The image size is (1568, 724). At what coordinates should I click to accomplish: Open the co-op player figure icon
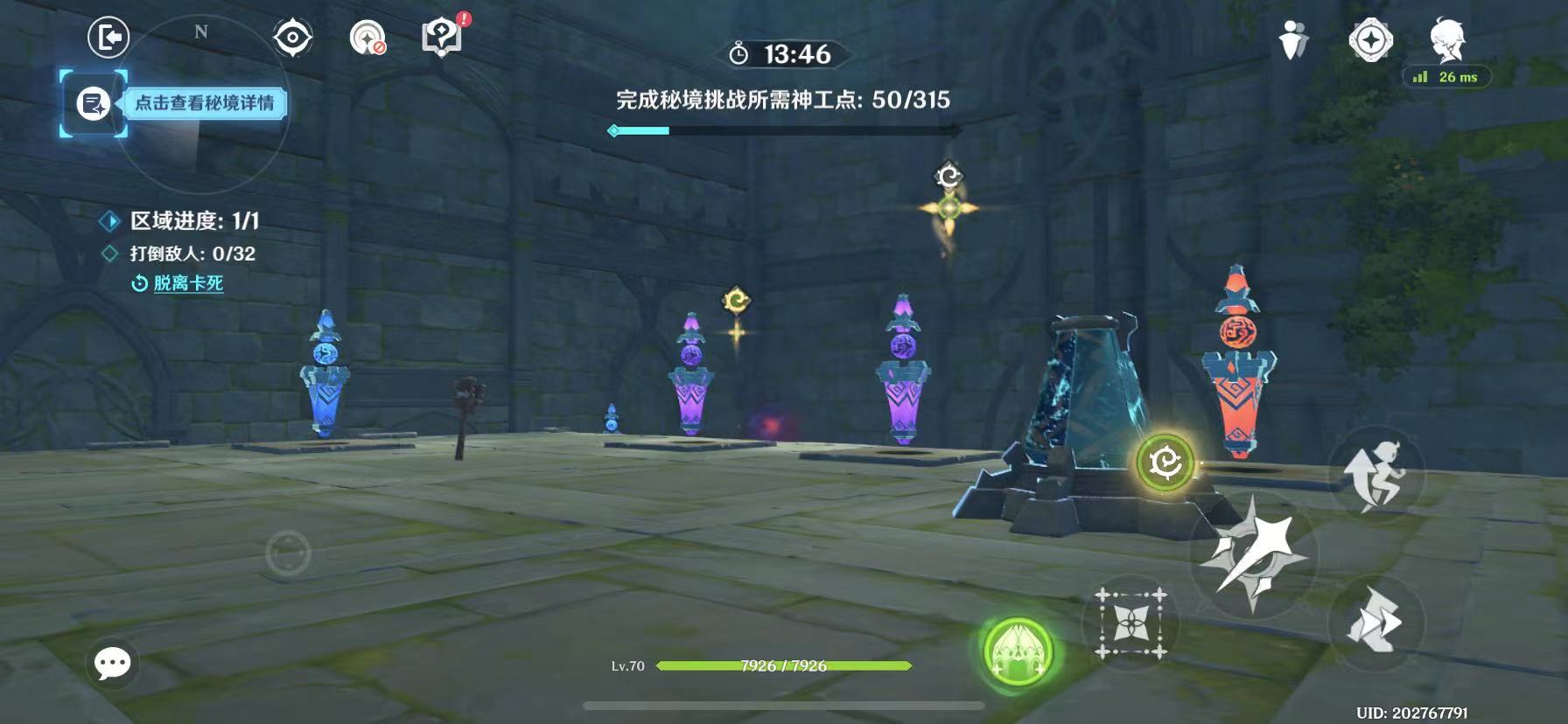pos(1293,40)
